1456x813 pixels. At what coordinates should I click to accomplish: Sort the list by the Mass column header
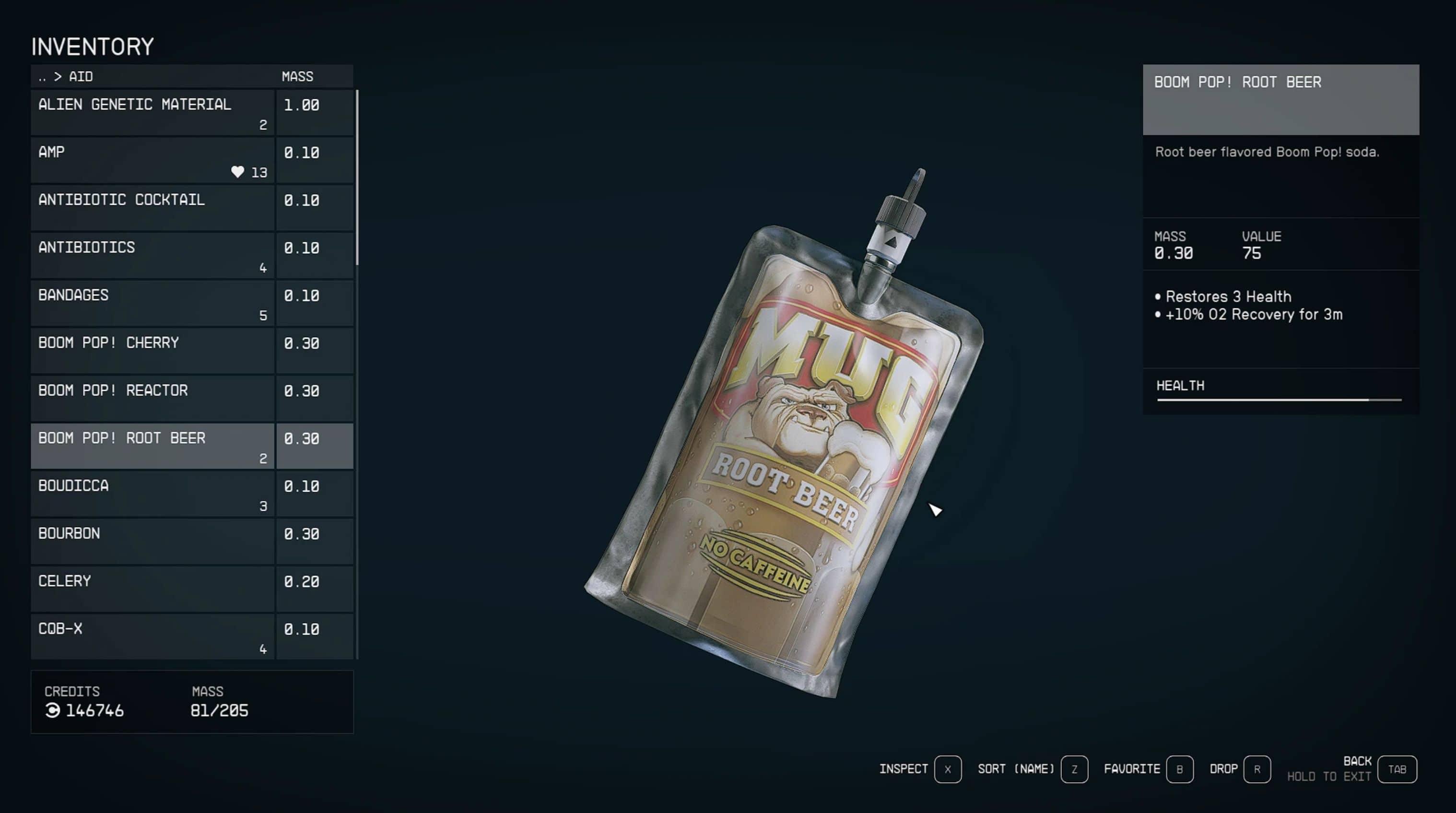(x=297, y=77)
